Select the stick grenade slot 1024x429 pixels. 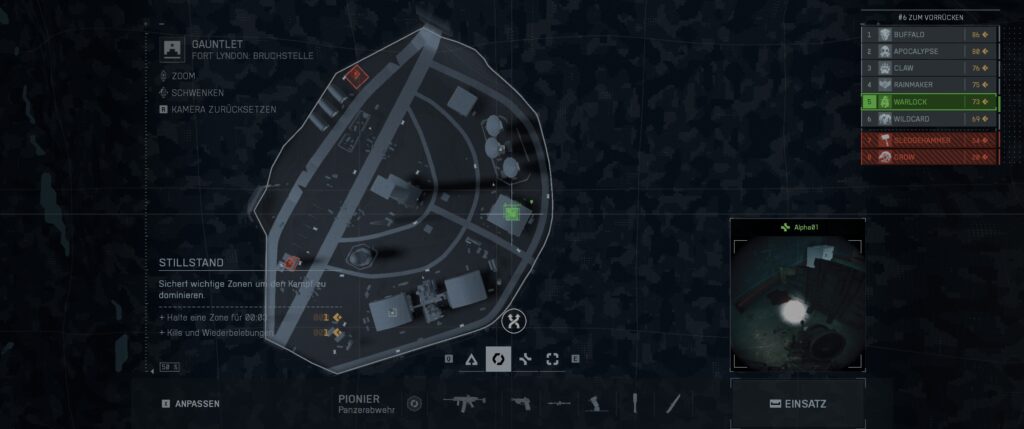point(633,403)
